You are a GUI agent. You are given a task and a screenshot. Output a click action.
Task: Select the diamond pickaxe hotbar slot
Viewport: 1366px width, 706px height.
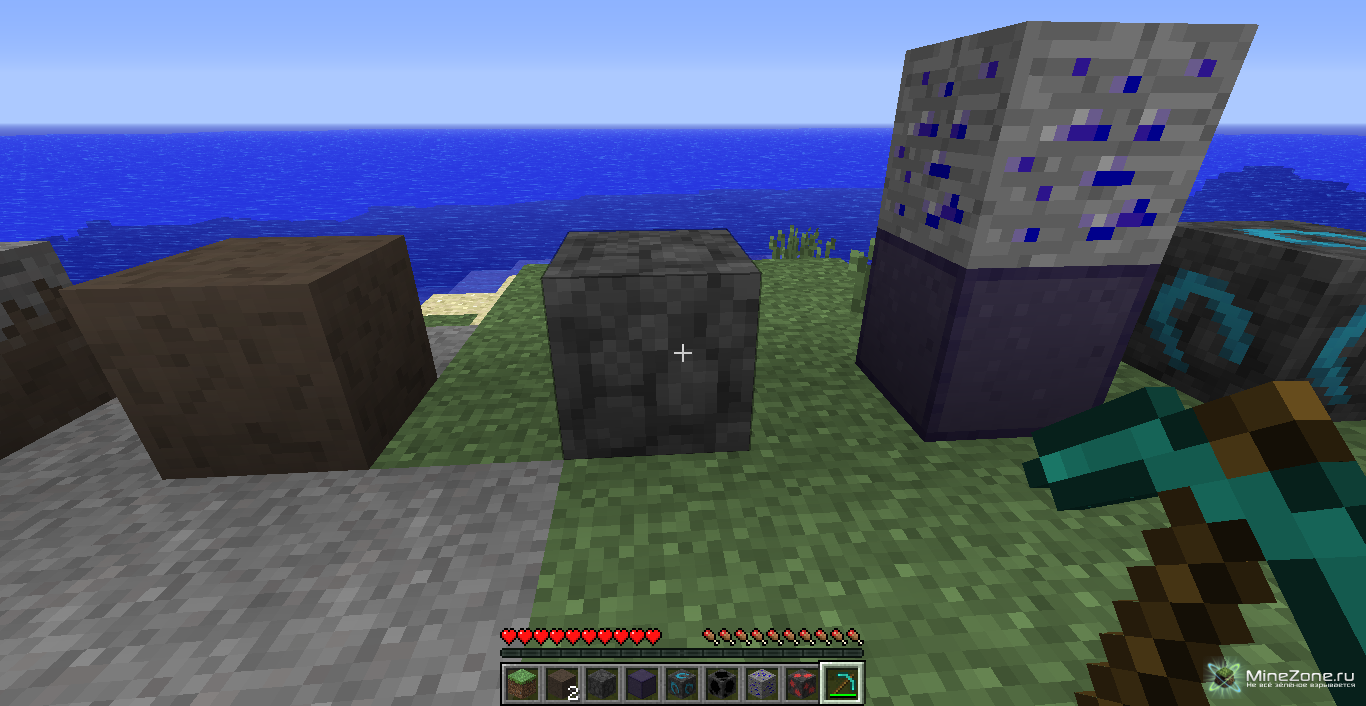coord(841,684)
